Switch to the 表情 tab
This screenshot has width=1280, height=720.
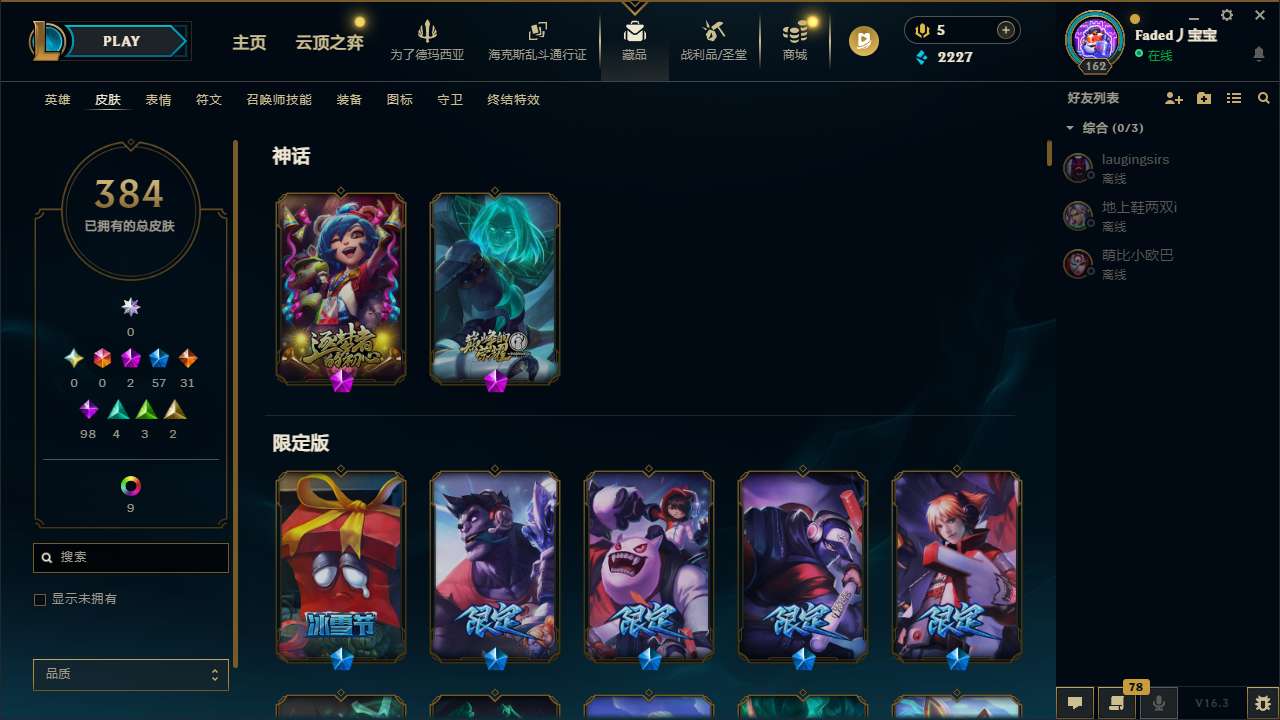(158, 99)
